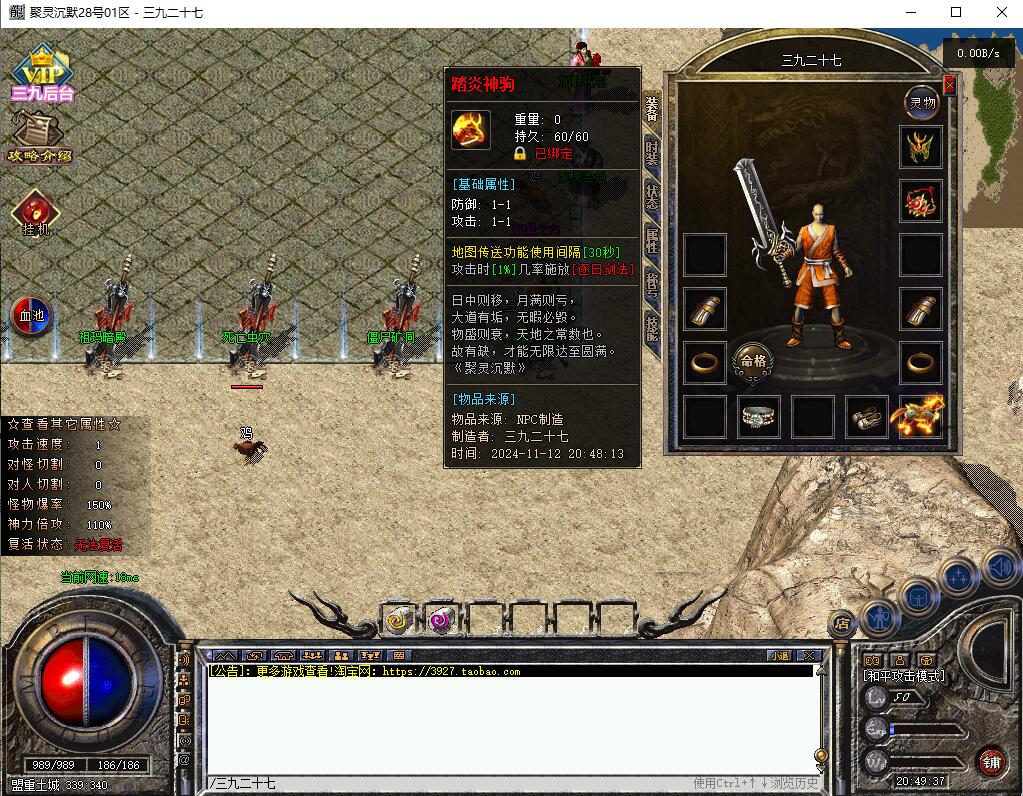The image size is (1023, 796).
Task: Maximize the game window
Action: [x=956, y=12]
